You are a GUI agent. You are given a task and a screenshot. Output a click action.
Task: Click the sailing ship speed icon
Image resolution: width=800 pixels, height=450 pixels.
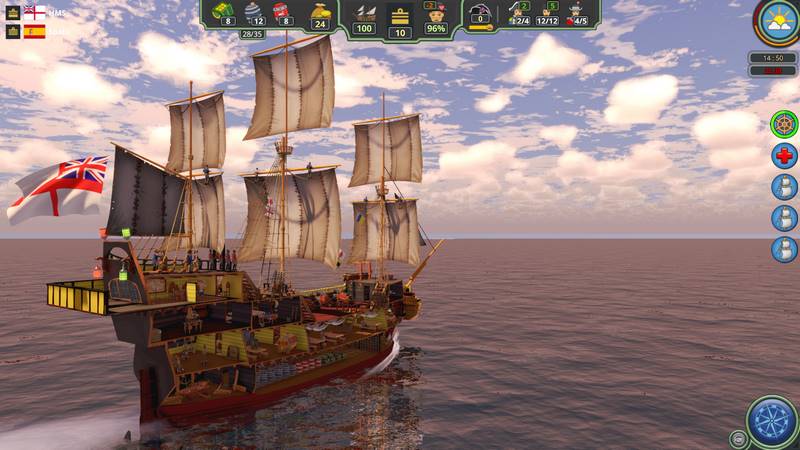[365, 13]
